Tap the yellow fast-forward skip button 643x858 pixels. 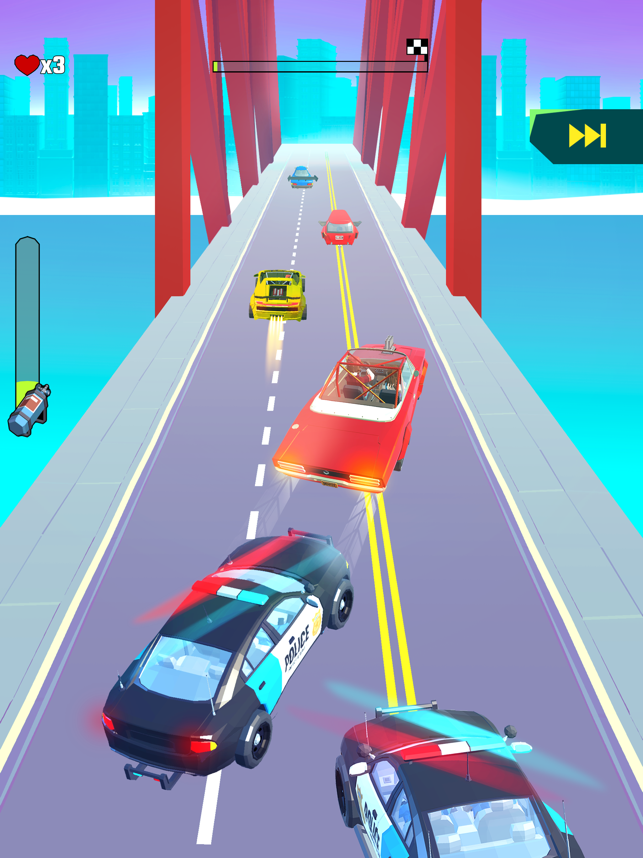[587, 136]
